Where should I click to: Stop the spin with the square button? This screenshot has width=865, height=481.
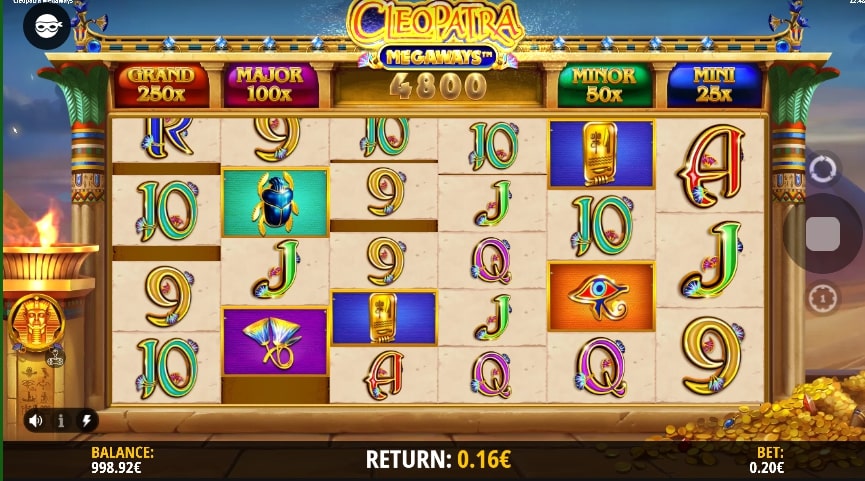[x=822, y=234]
